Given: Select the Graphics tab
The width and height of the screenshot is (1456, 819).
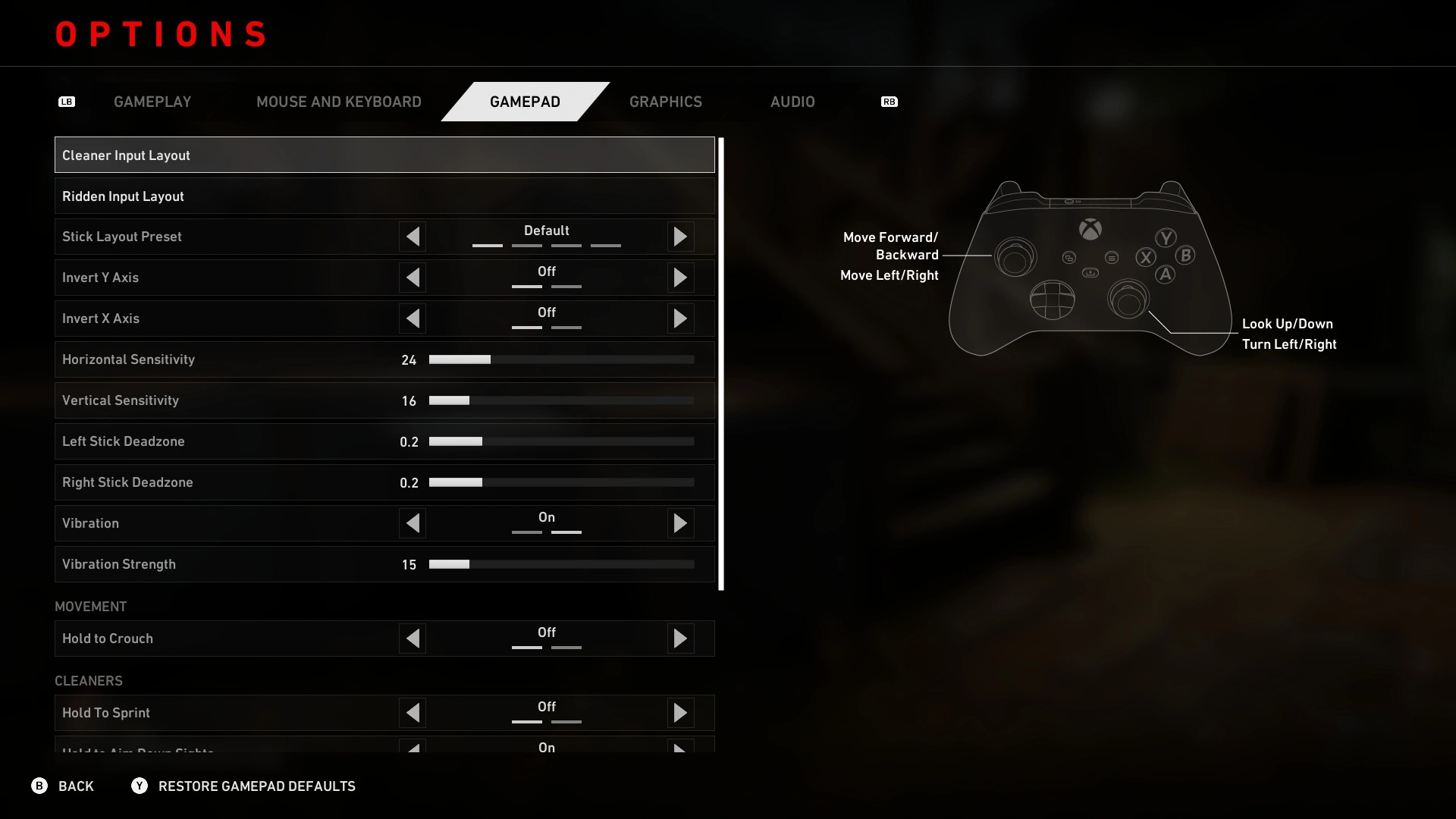Looking at the screenshot, I should [x=665, y=102].
